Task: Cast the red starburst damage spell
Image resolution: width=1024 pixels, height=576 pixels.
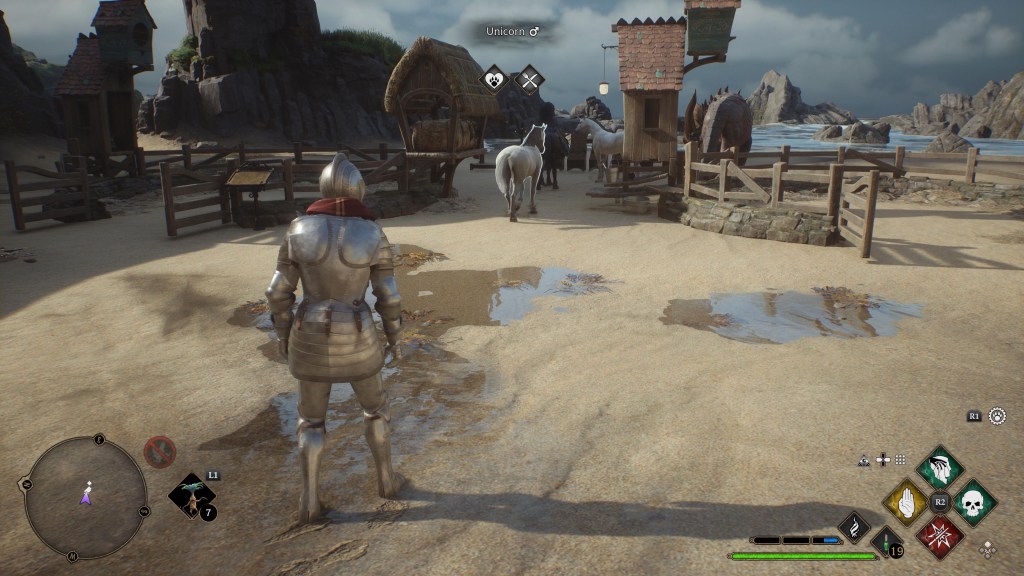Action: [940, 536]
